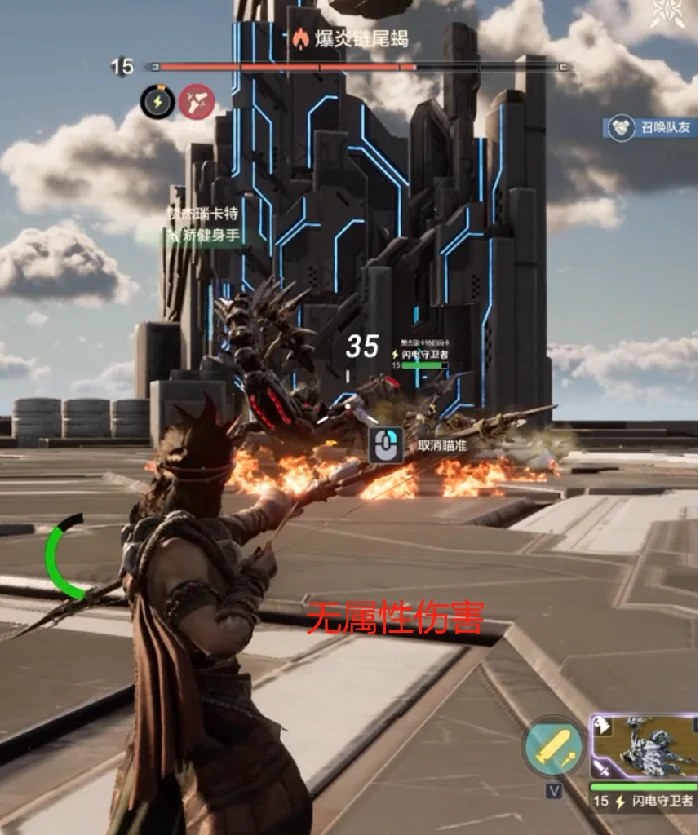This screenshot has height=835, width=700.
Task: Open the emblem icon in the top-right corner
Action: click(x=663, y=13)
